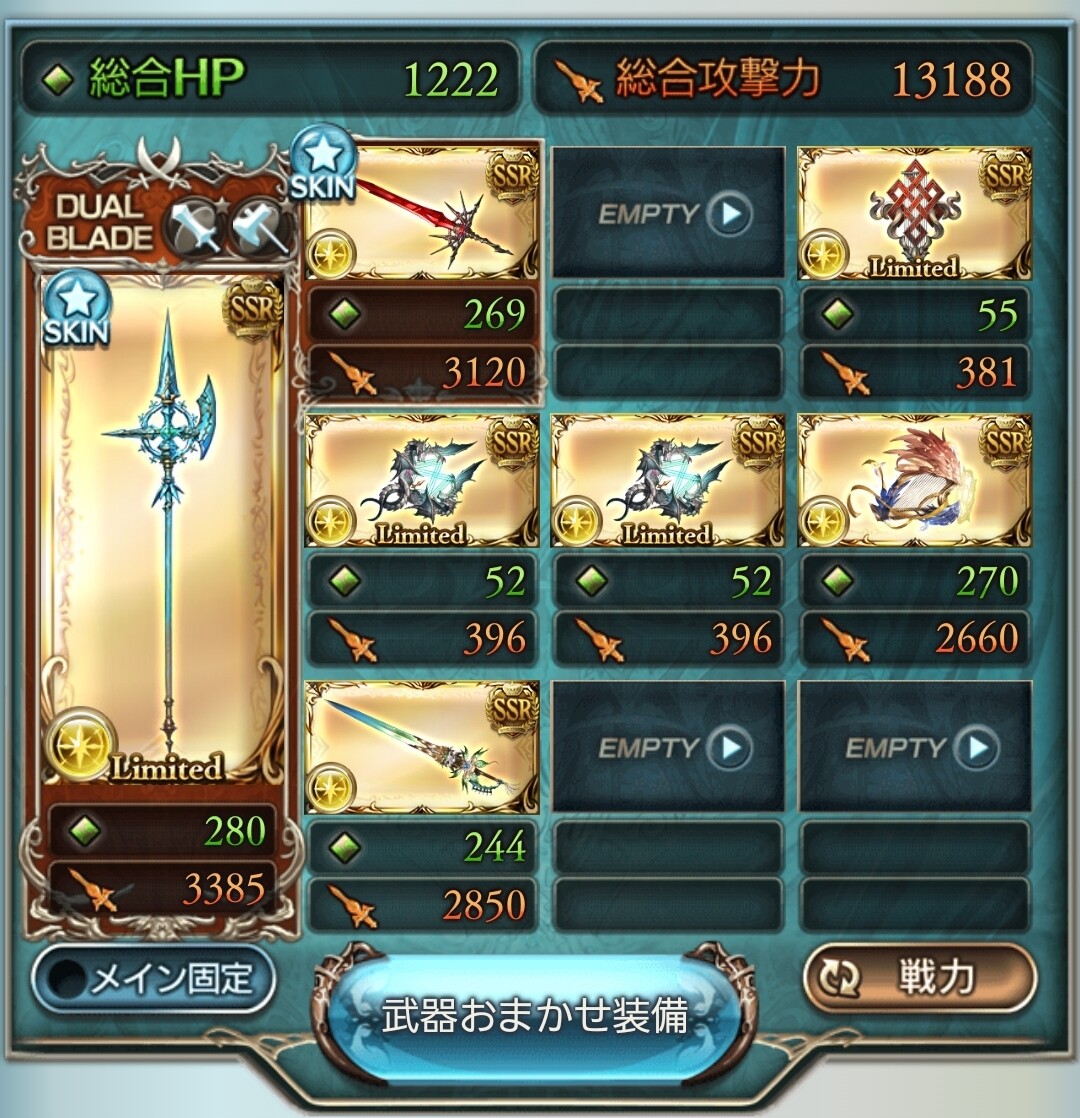Pick the feathered harp weapon slot

tap(914, 480)
